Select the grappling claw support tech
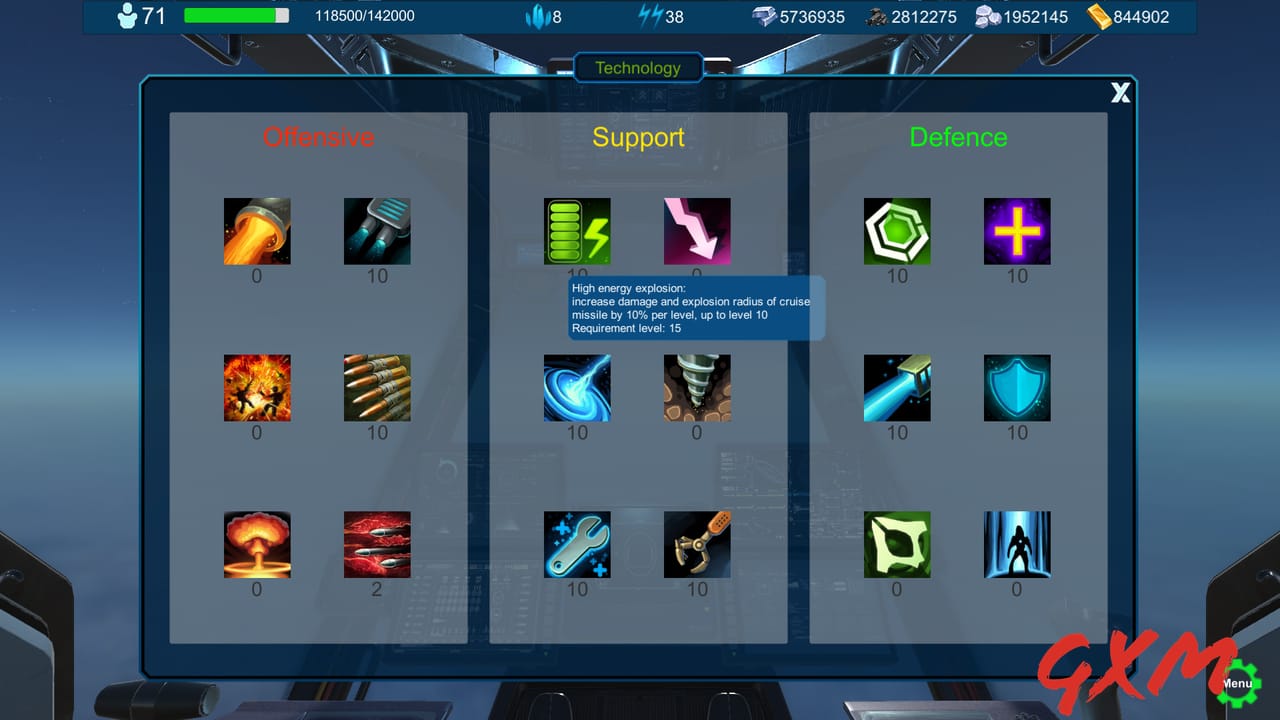 click(x=697, y=544)
